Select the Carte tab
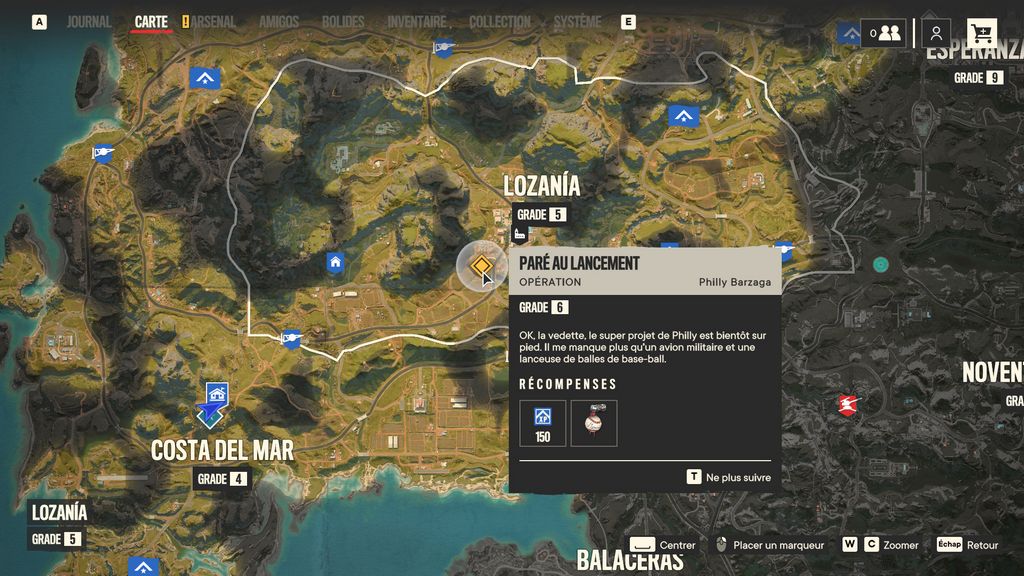The width and height of the screenshot is (1024, 576). [151, 22]
